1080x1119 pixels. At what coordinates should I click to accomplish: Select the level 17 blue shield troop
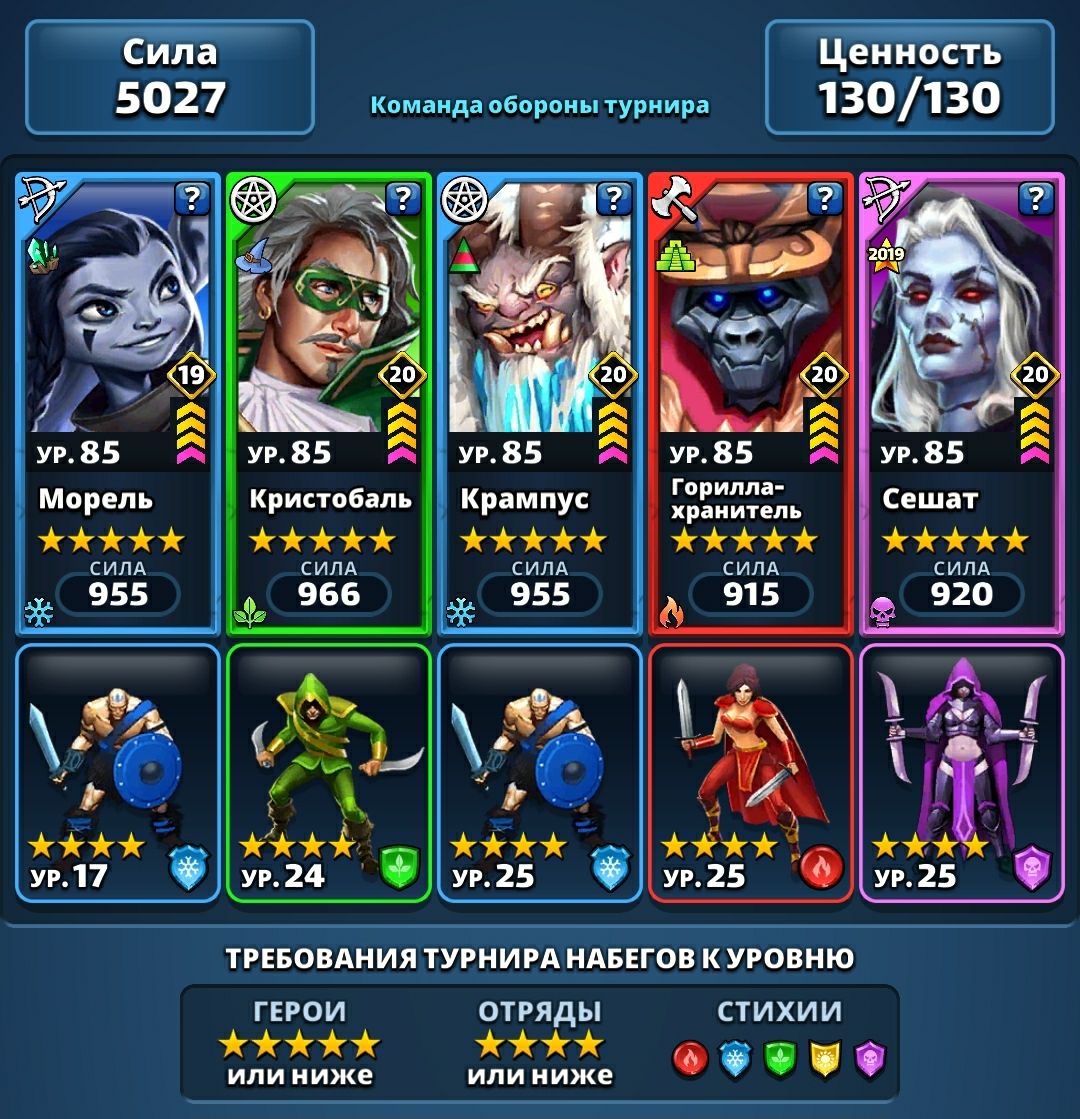click(x=118, y=772)
